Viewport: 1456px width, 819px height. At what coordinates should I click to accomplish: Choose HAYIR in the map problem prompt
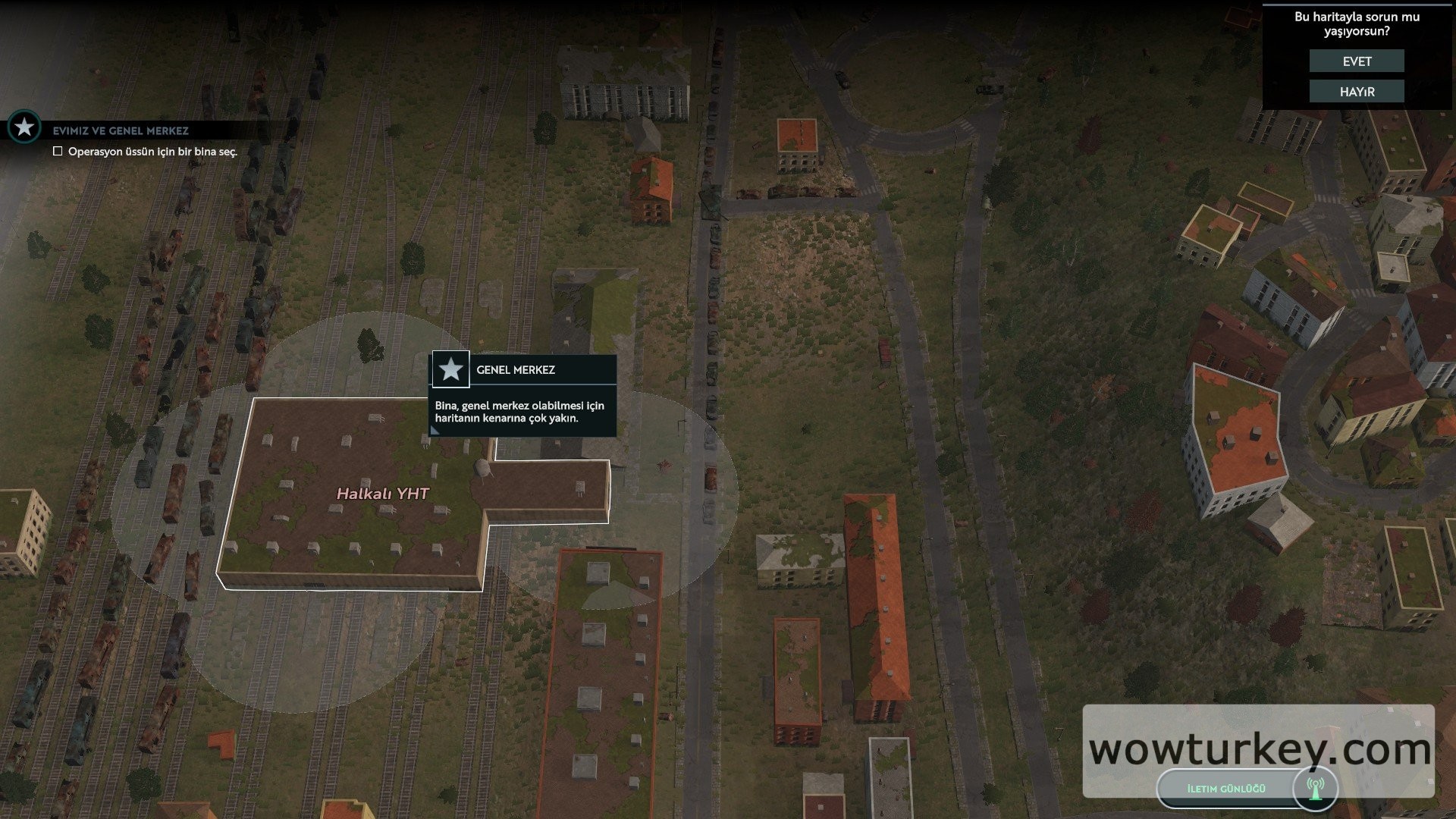pos(1357,92)
